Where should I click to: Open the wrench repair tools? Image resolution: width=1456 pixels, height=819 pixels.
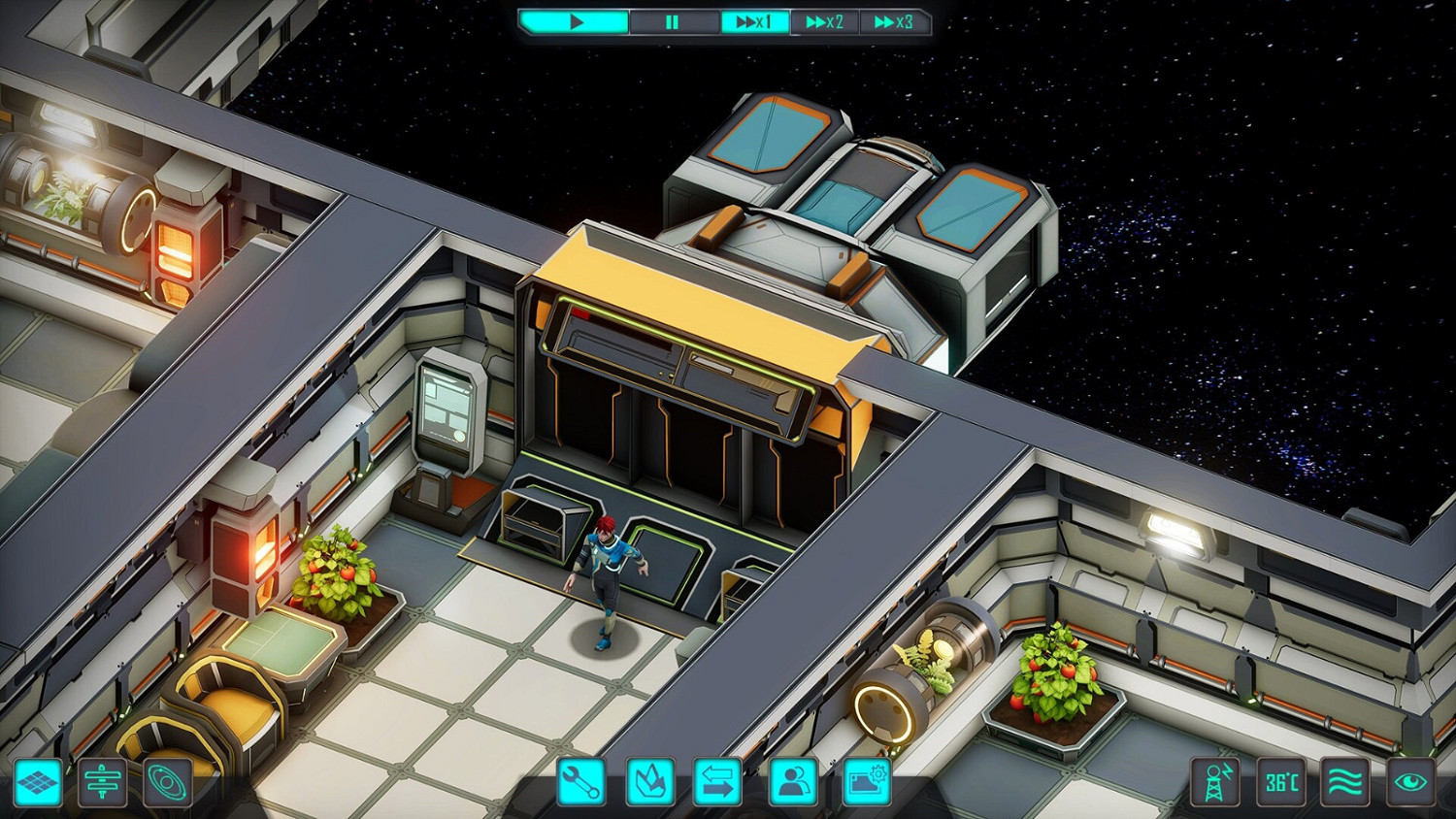(x=581, y=782)
